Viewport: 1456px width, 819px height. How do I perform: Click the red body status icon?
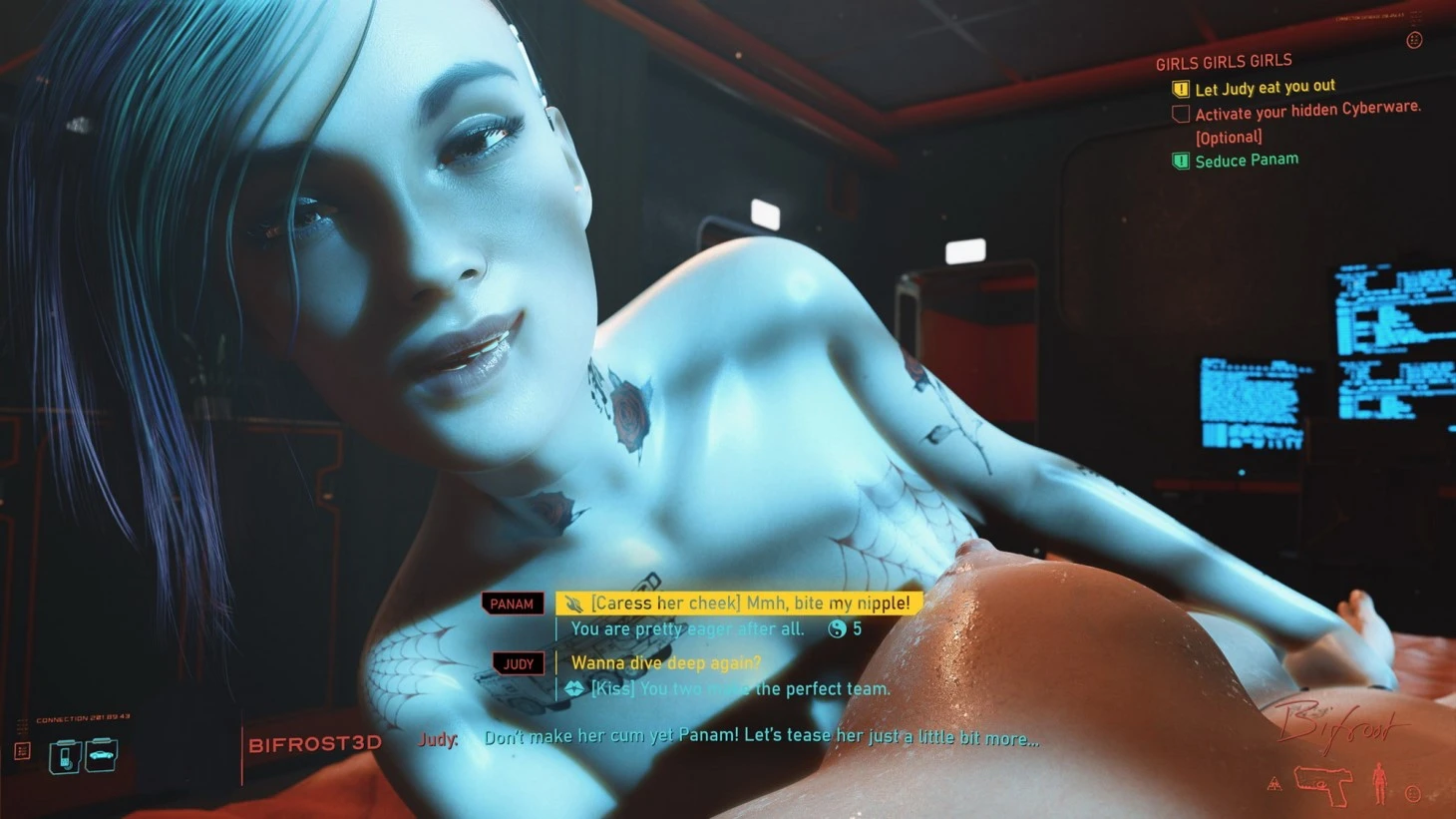point(1379,783)
